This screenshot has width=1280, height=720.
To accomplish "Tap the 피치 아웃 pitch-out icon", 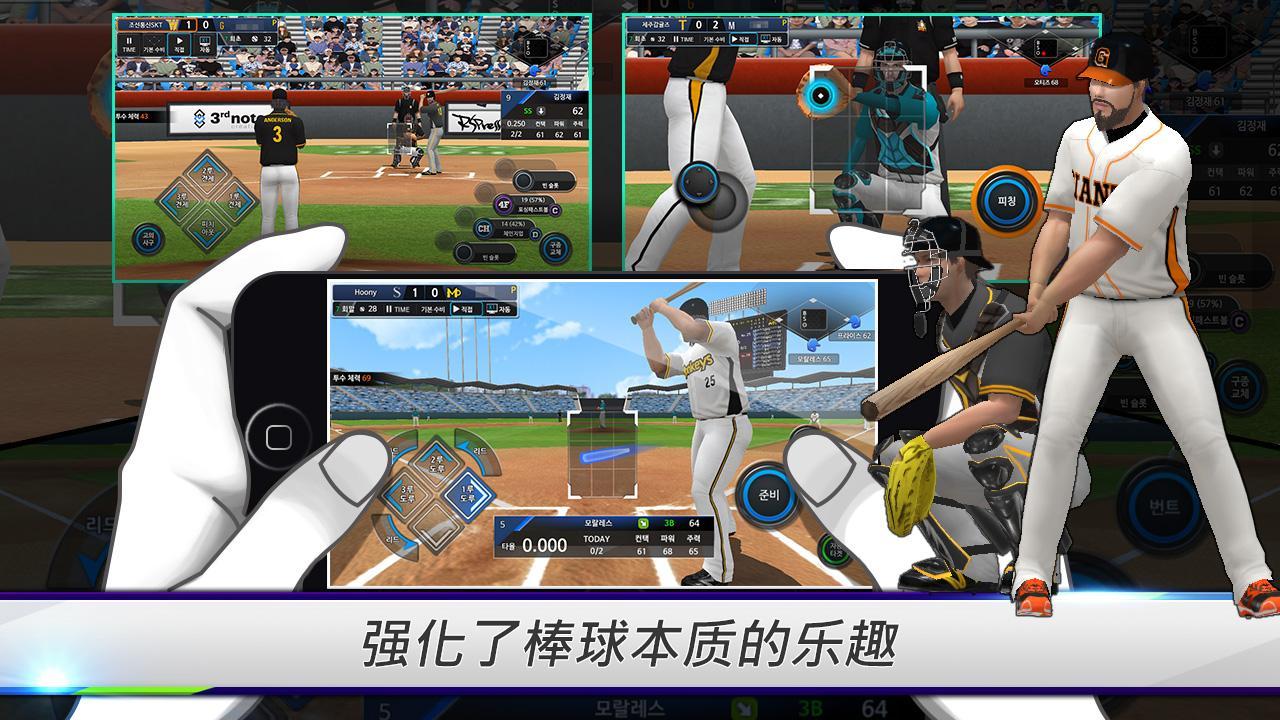I will [x=207, y=229].
